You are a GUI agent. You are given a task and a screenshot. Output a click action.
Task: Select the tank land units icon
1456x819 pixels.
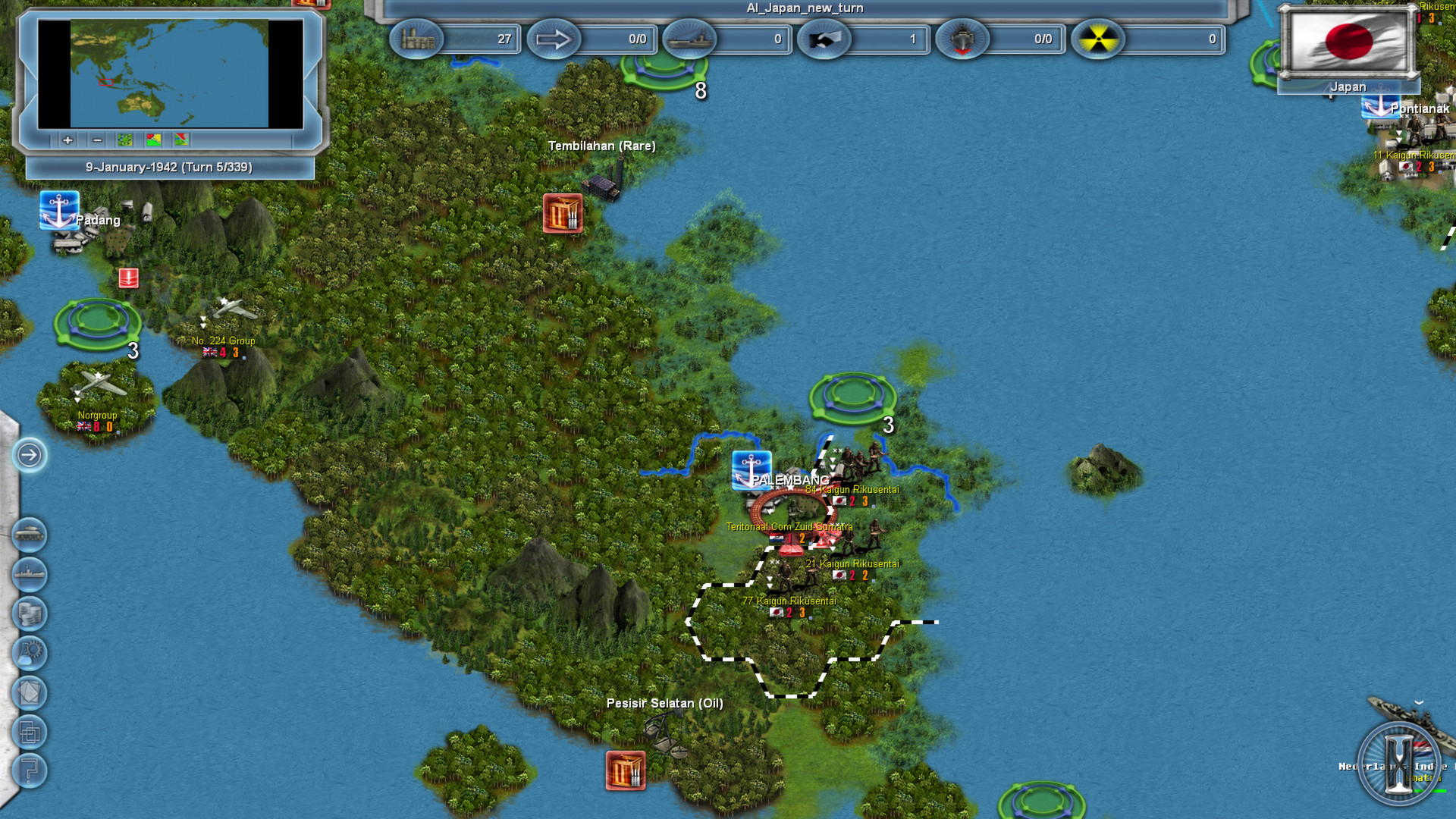click(29, 535)
